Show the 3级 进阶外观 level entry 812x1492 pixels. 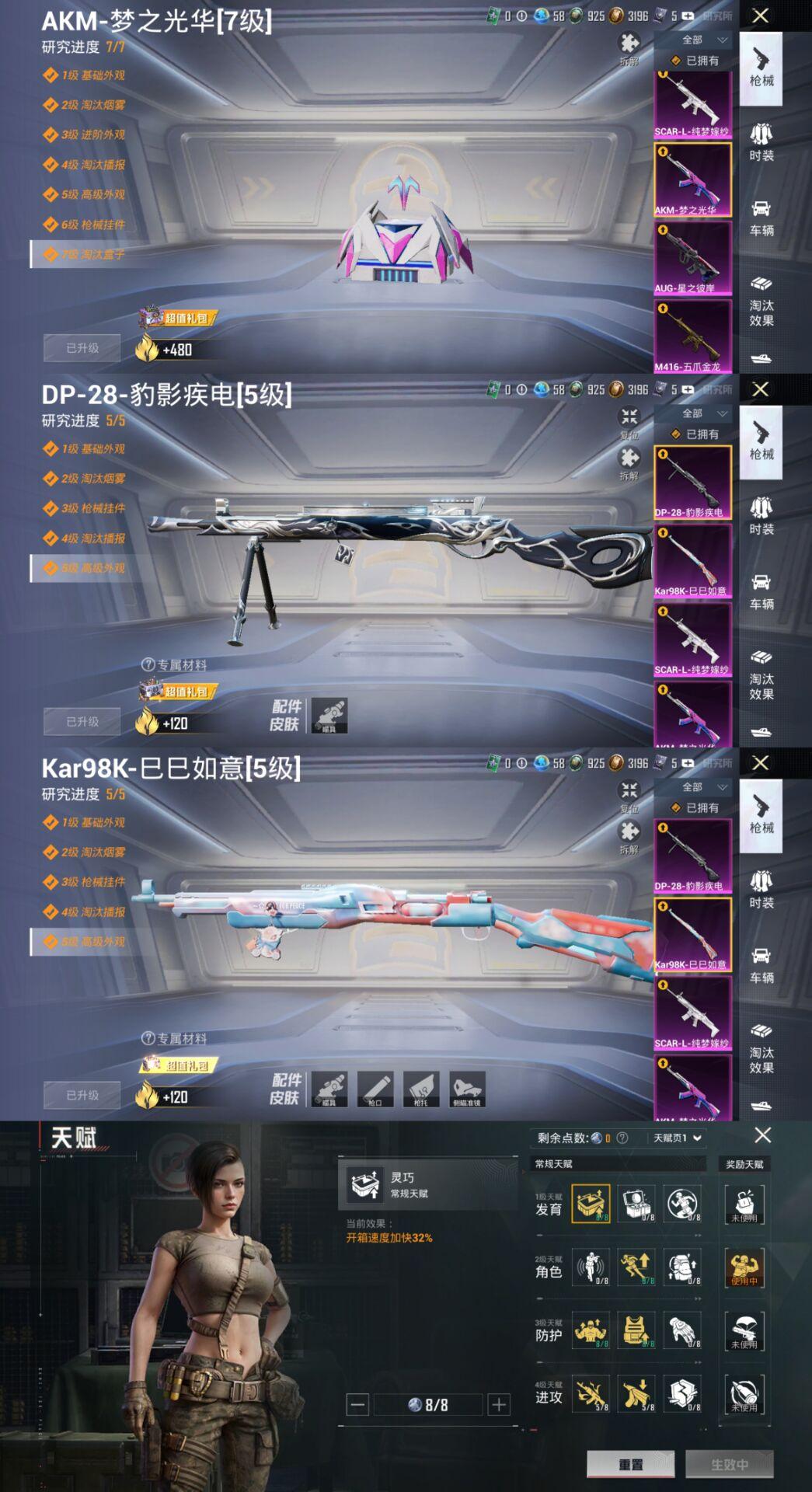click(93, 134)
